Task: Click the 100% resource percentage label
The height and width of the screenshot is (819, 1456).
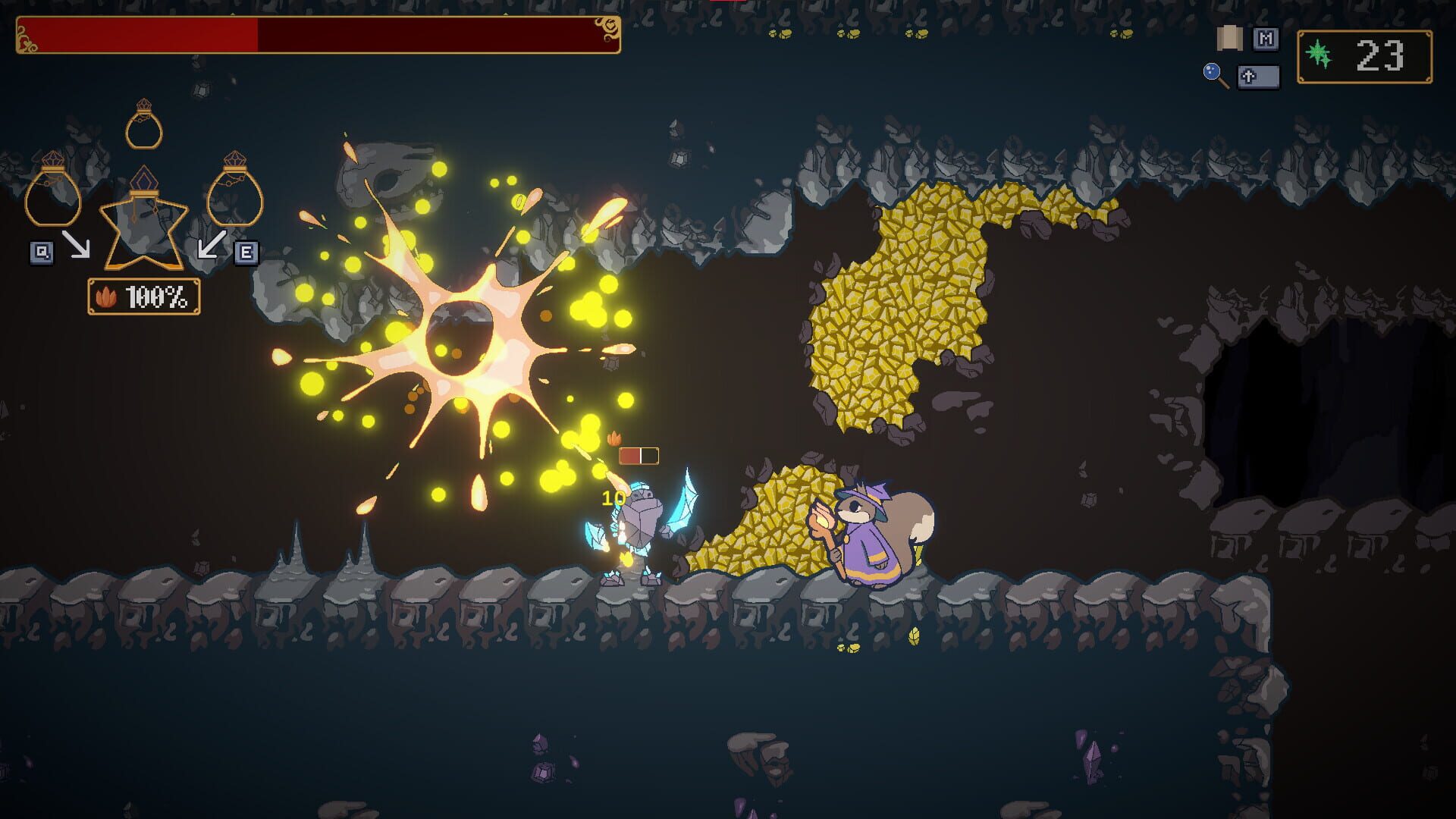Action: pos(156,297)
